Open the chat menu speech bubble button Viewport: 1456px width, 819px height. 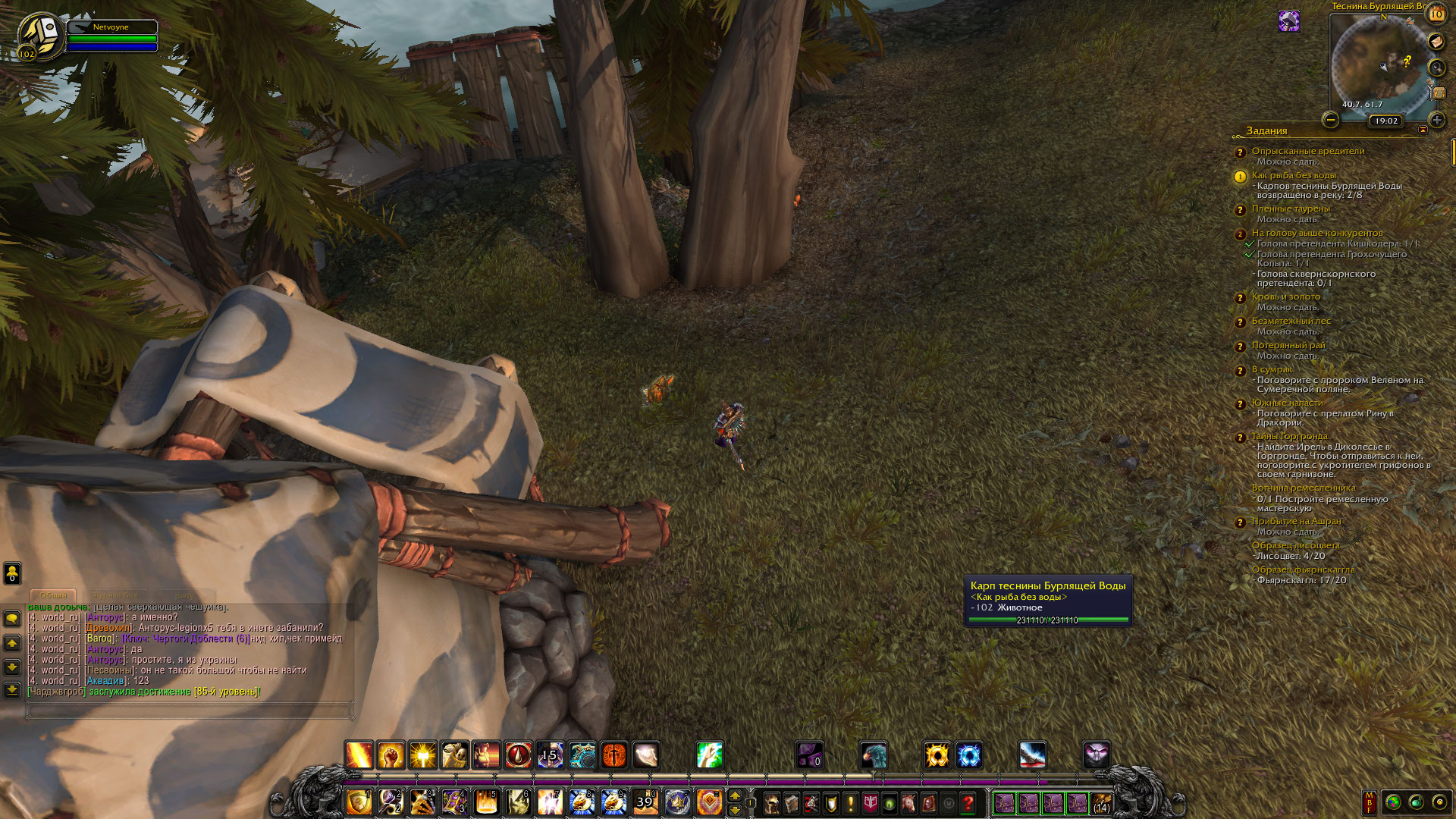coord(12,619)
